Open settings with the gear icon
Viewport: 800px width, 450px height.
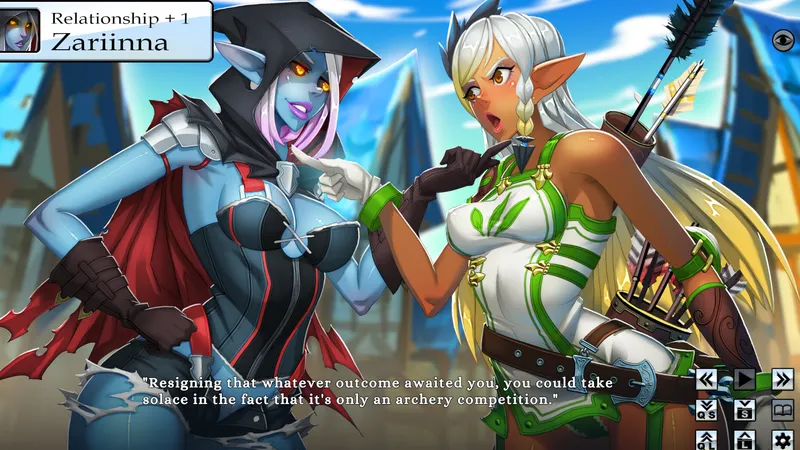[x=783, y=439]
